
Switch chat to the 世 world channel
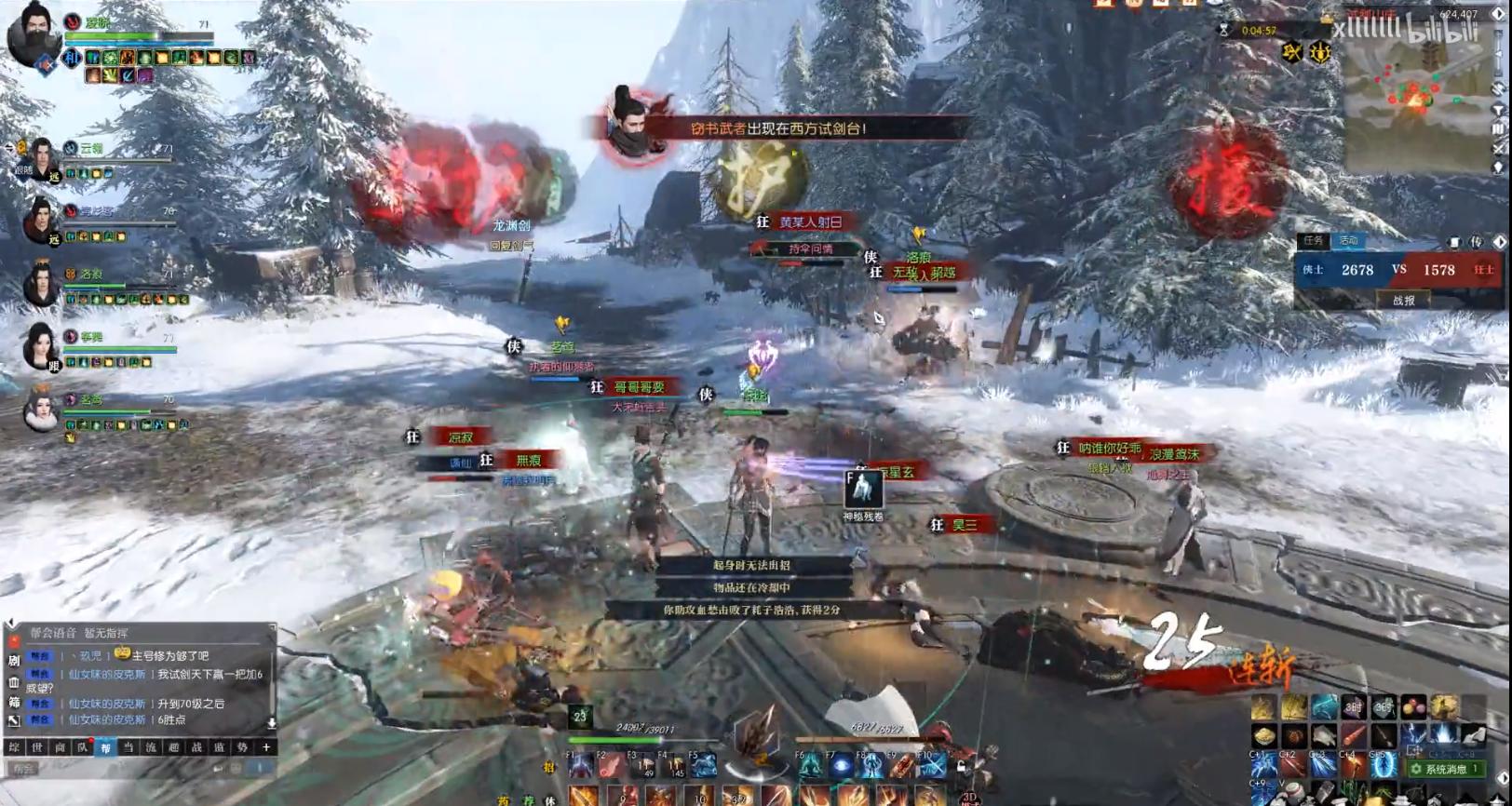point(37,747)
